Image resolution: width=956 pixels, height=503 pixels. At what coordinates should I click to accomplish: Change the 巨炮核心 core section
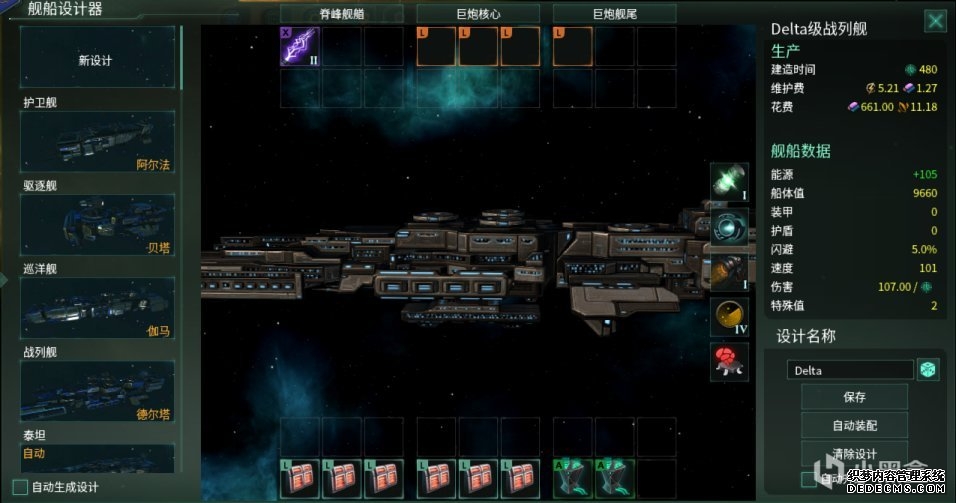pos(478,14)
